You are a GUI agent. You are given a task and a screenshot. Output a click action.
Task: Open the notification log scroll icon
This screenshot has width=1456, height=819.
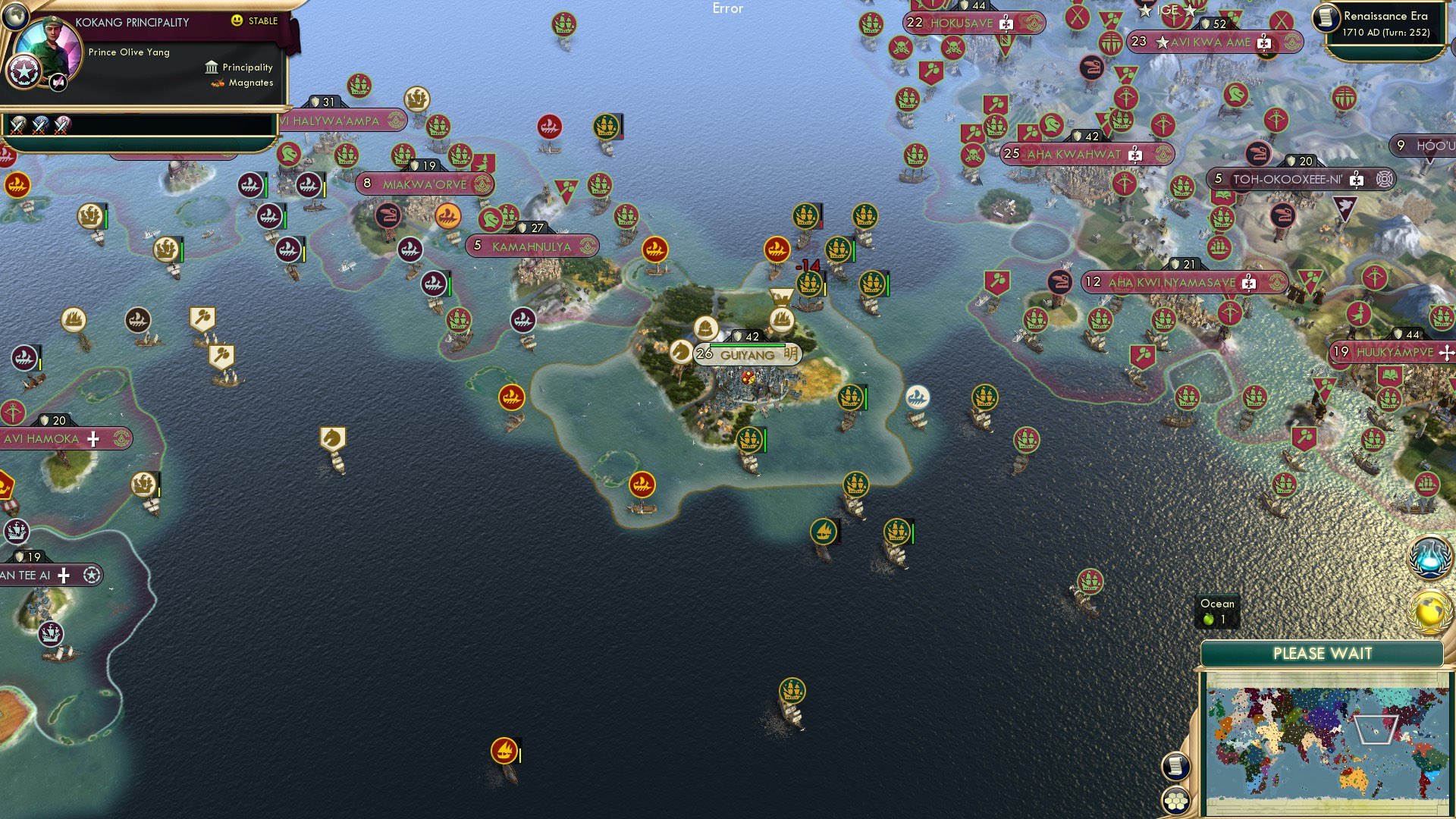pyautogui.click(x=1176, y=767)
